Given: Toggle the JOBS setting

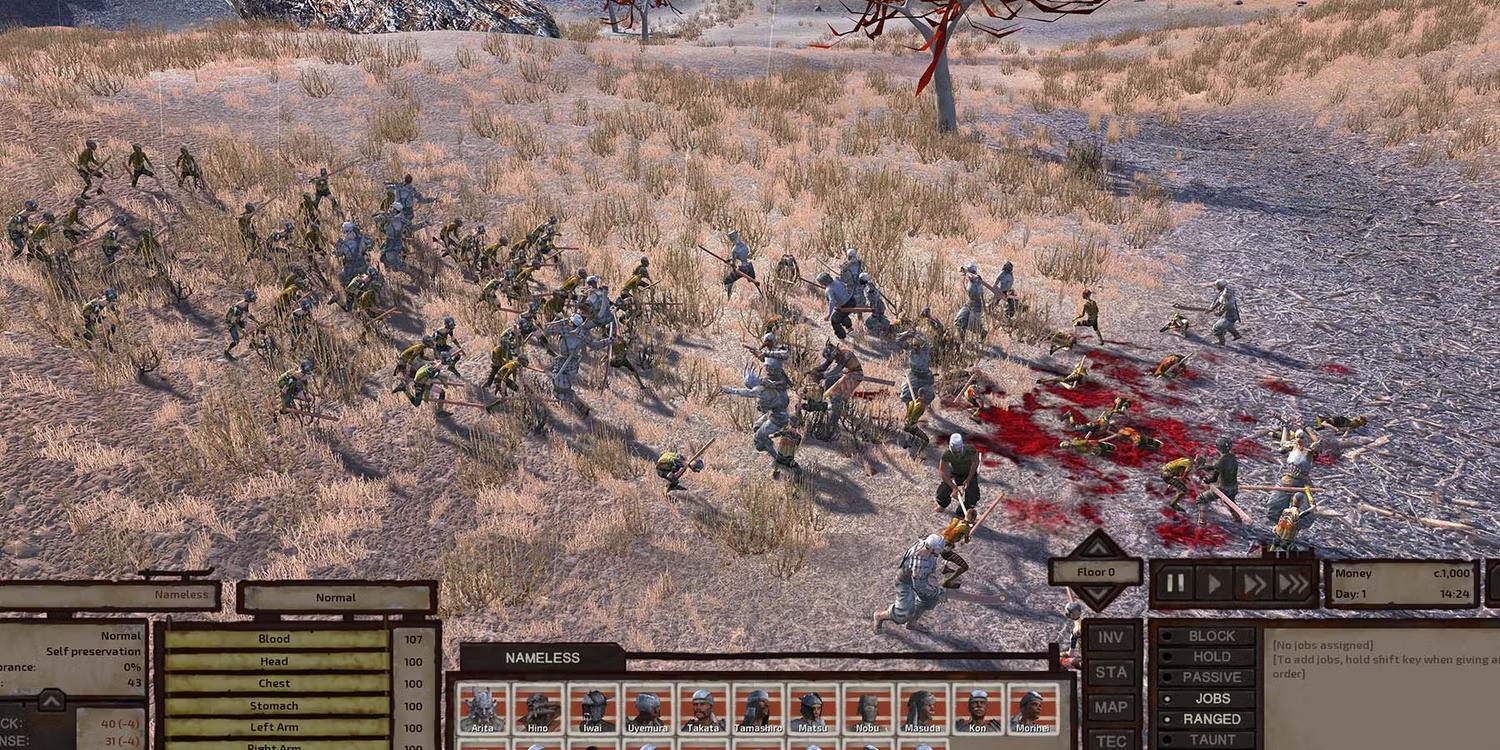Looking at the screenshot, I should (1207, 698).
